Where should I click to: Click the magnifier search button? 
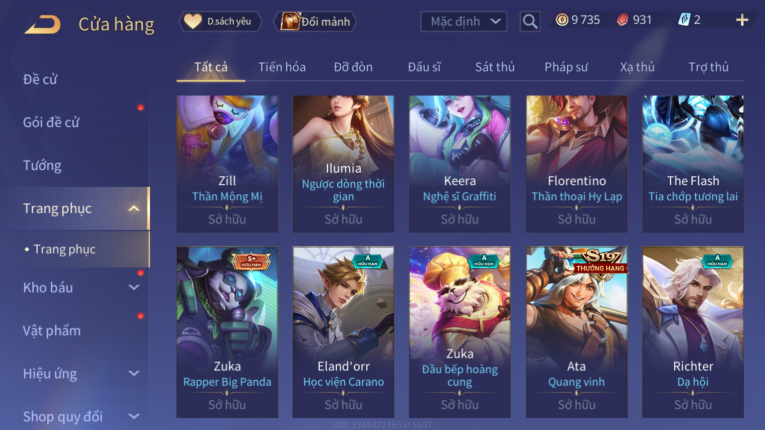click(x=530, y=21)
